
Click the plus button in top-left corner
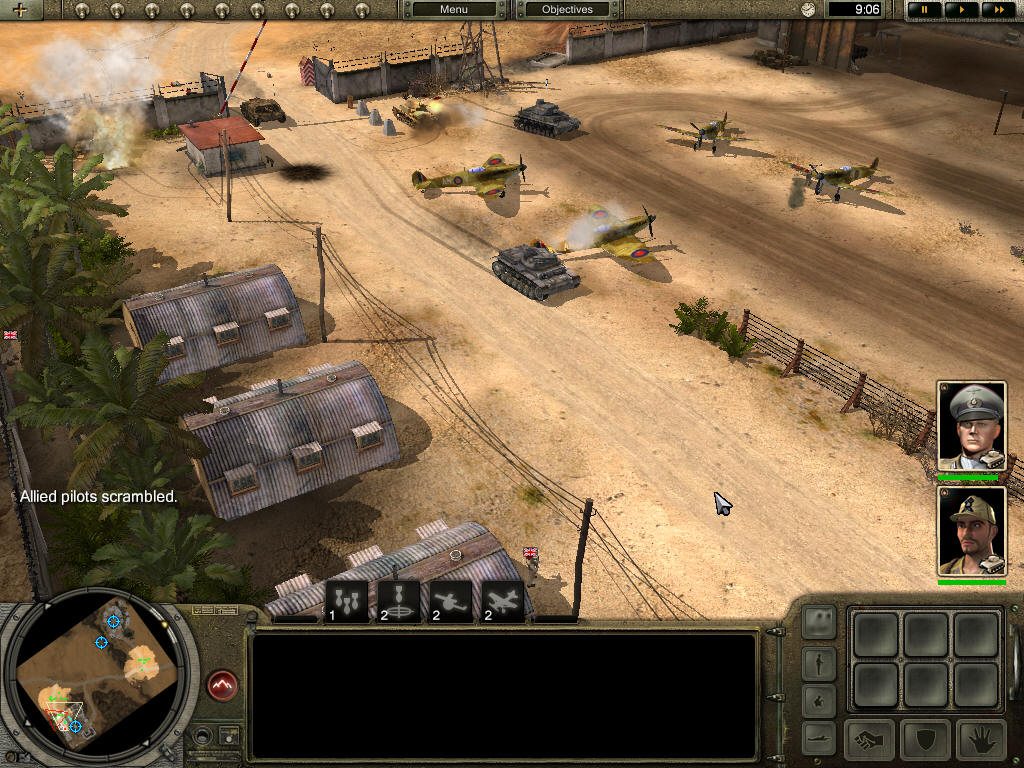[21, 10]
